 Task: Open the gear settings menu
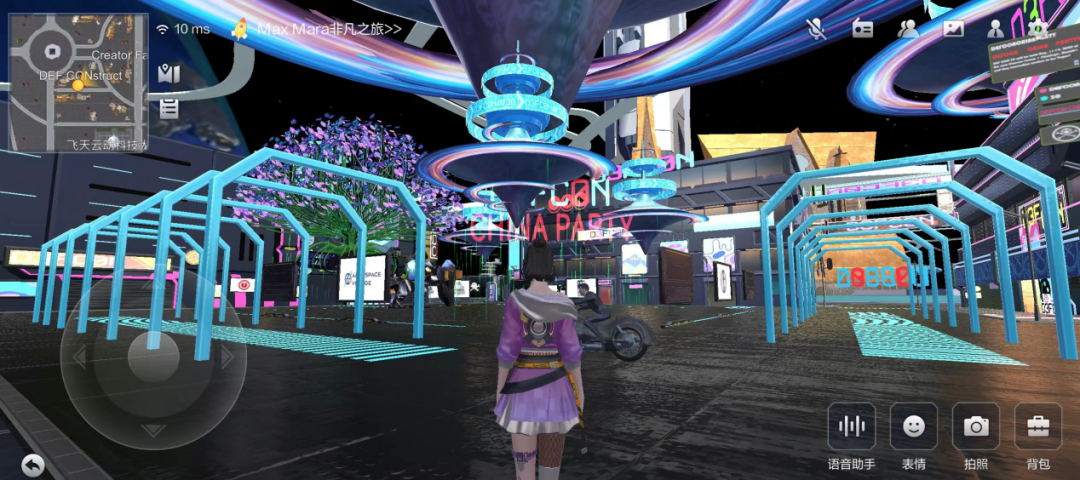[1039, 29]
